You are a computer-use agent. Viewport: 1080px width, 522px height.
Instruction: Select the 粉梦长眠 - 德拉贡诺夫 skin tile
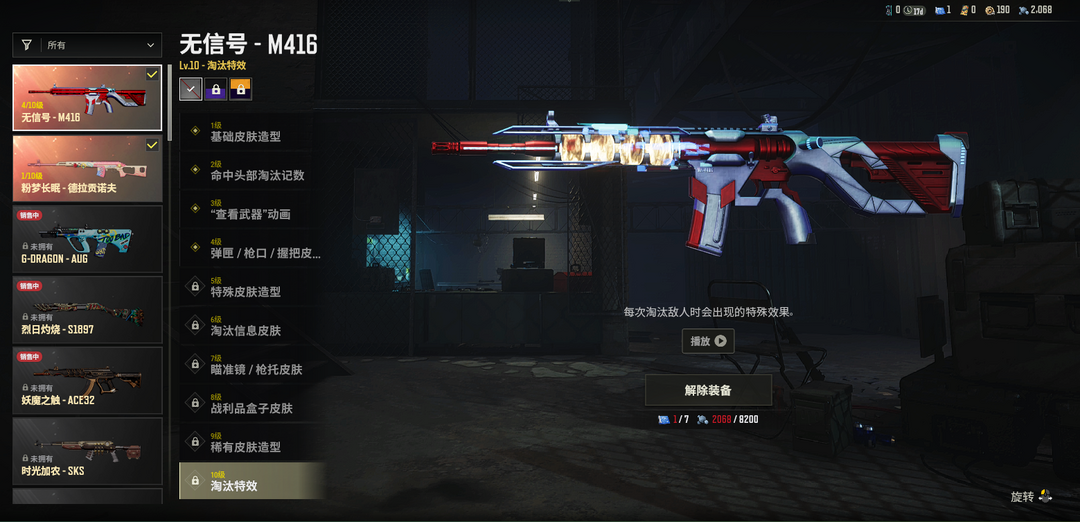tap(87, 169)
